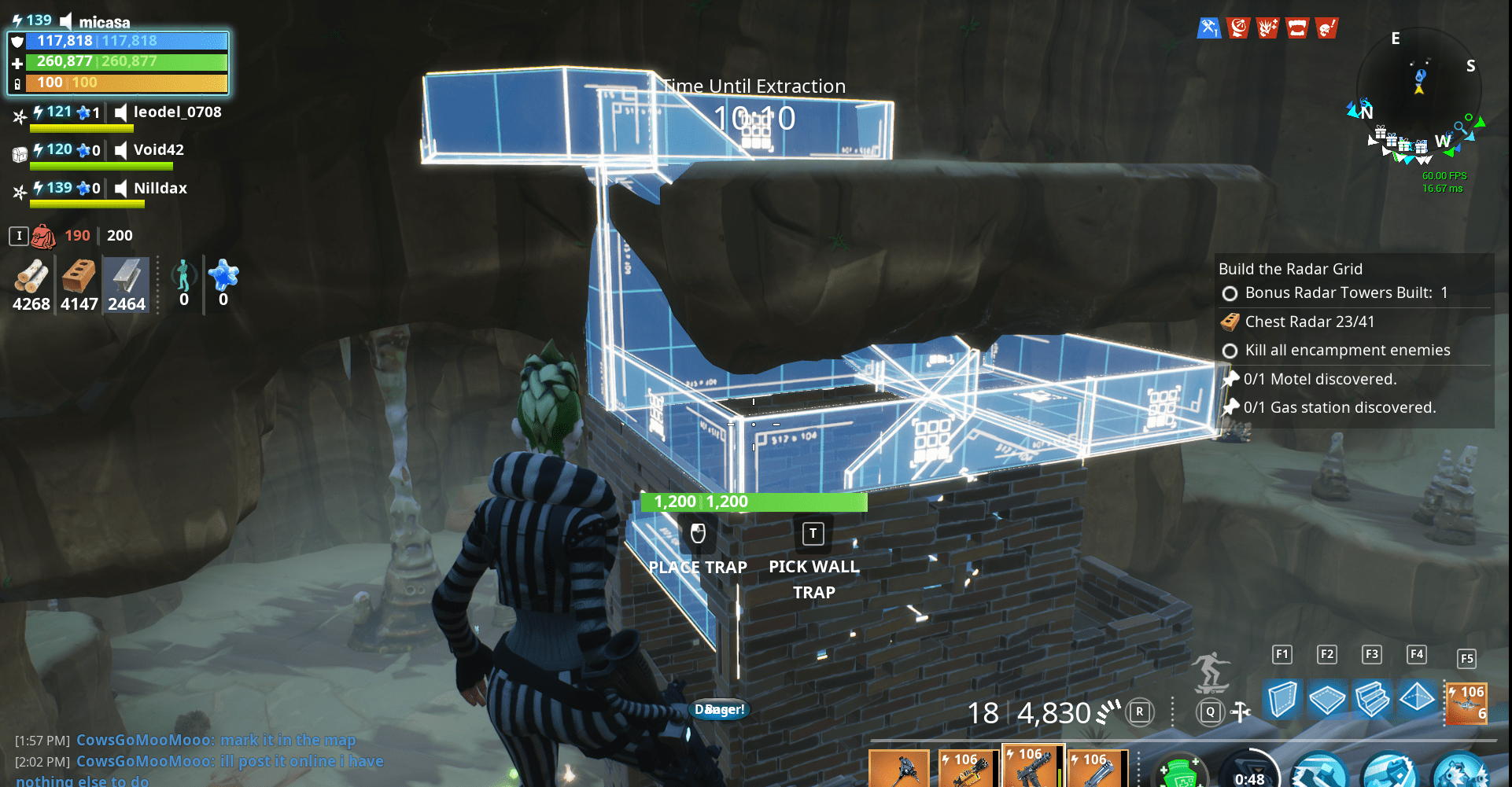Select the pickaxe in the hotbar
Viewport: 1512px width, 787px height.
click(899, 769)
